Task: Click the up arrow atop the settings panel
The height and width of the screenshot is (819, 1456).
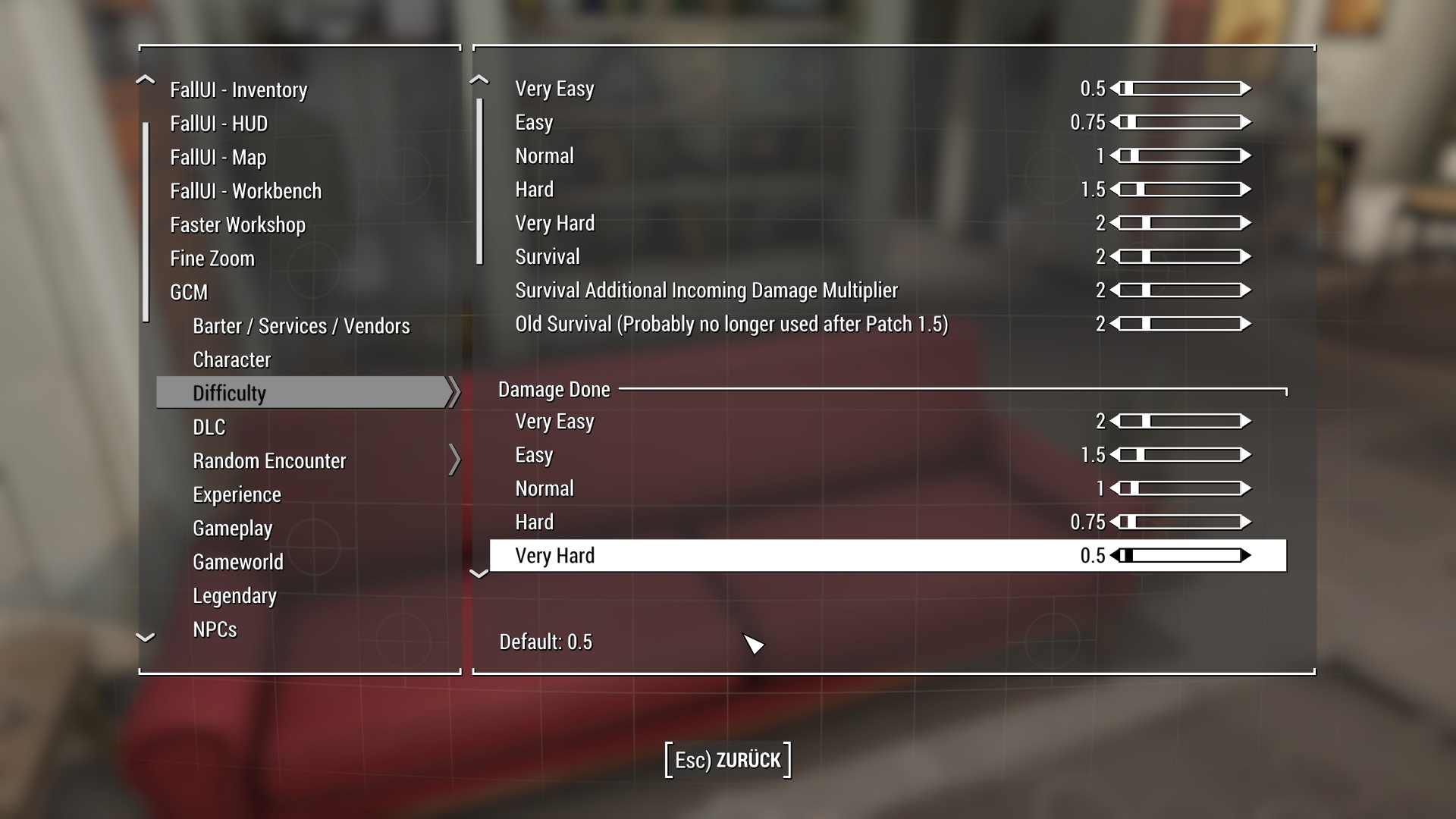Action: [x=480, y=79]
